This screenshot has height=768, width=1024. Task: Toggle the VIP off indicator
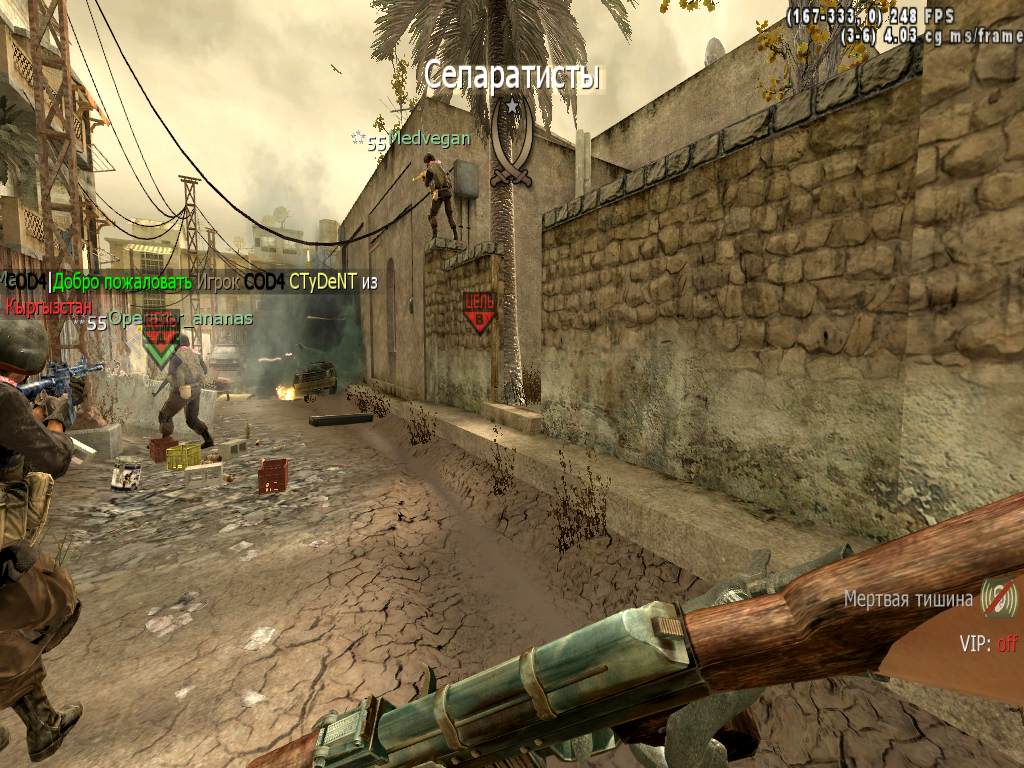point(988,644)
